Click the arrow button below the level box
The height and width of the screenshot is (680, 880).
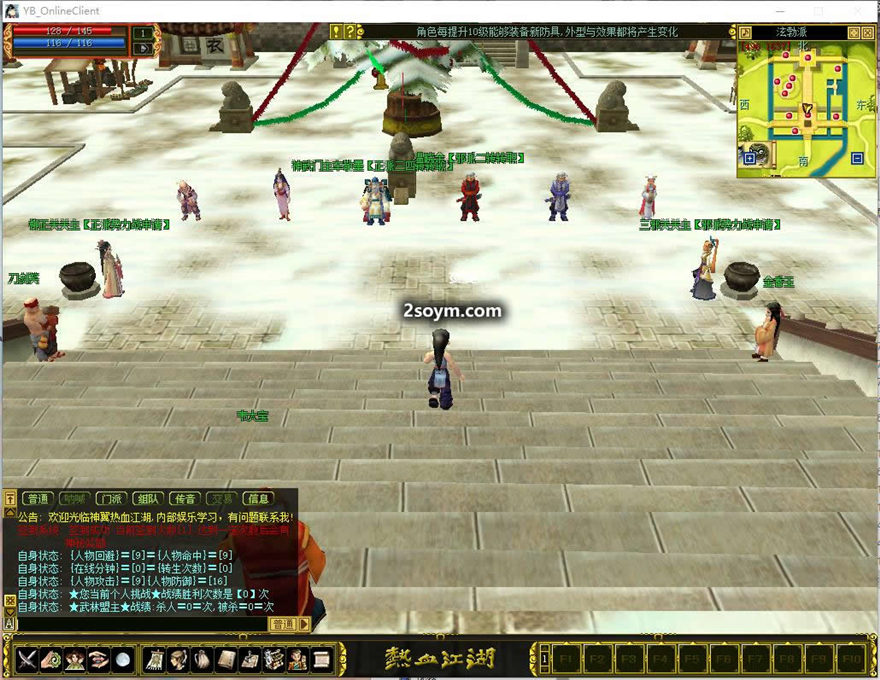pyautogui.click(x=144, y=46)
